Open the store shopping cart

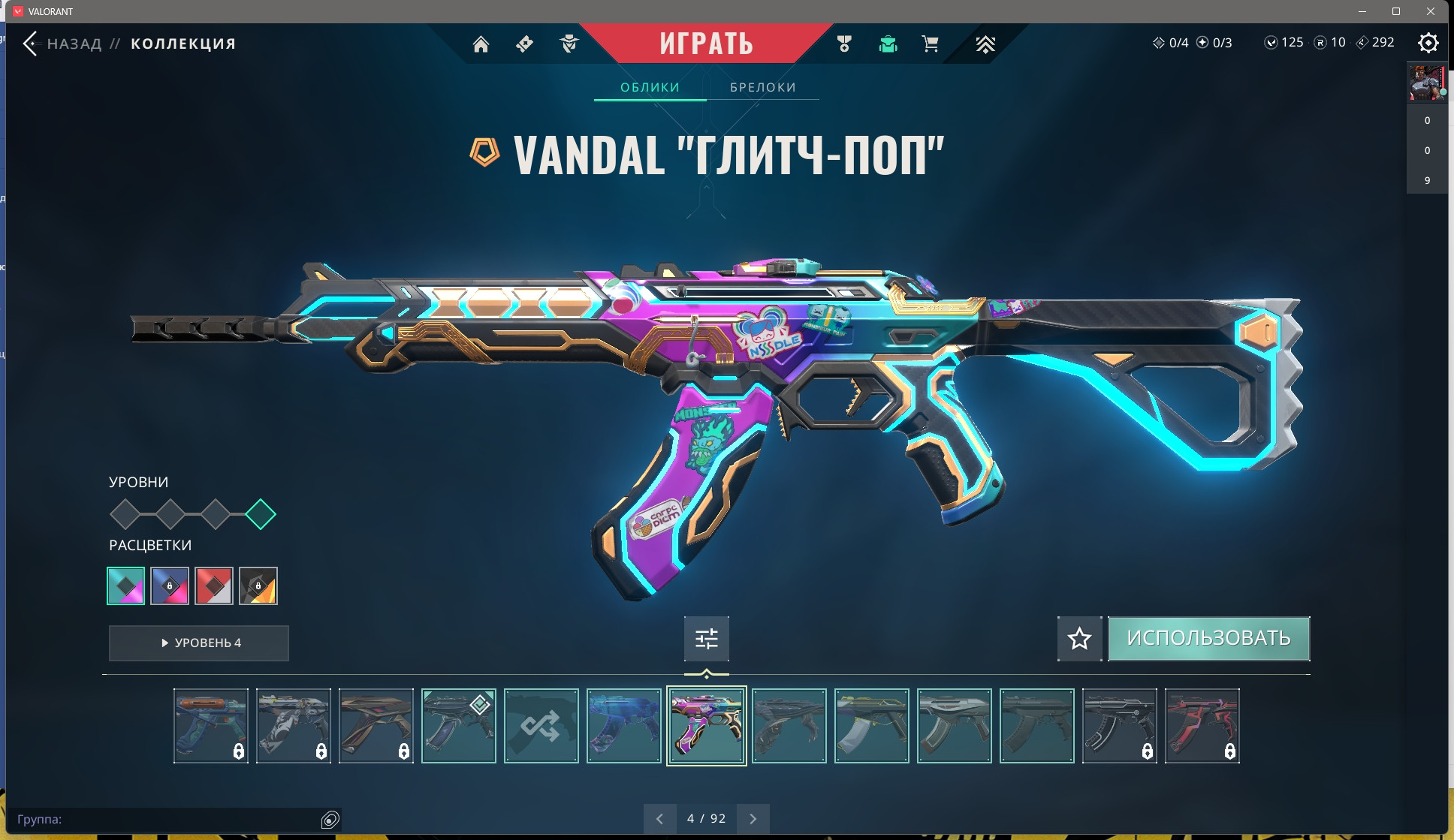pos(930,44)
